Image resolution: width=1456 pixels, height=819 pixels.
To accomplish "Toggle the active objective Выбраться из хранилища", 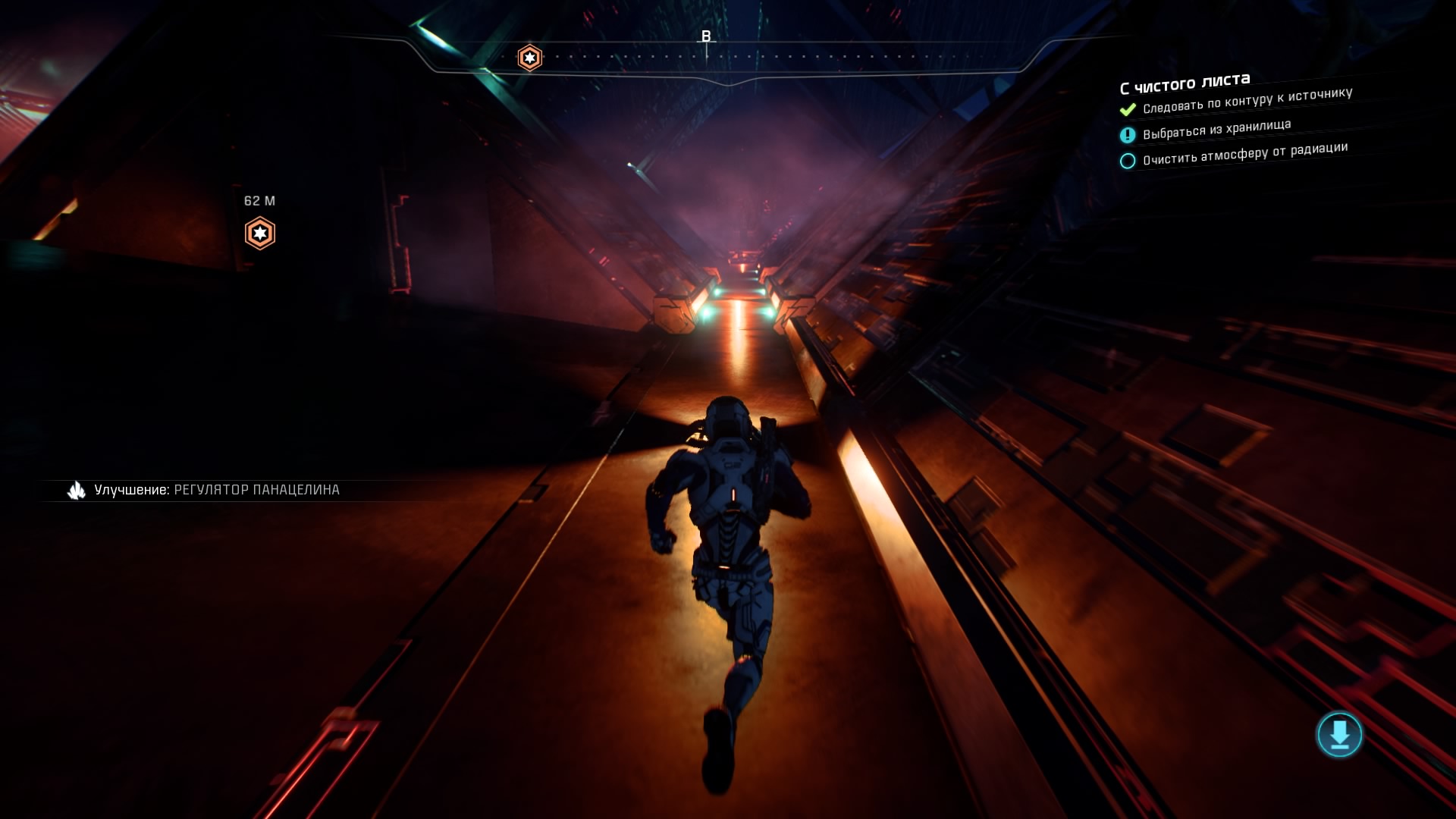I will point(1217,130).
